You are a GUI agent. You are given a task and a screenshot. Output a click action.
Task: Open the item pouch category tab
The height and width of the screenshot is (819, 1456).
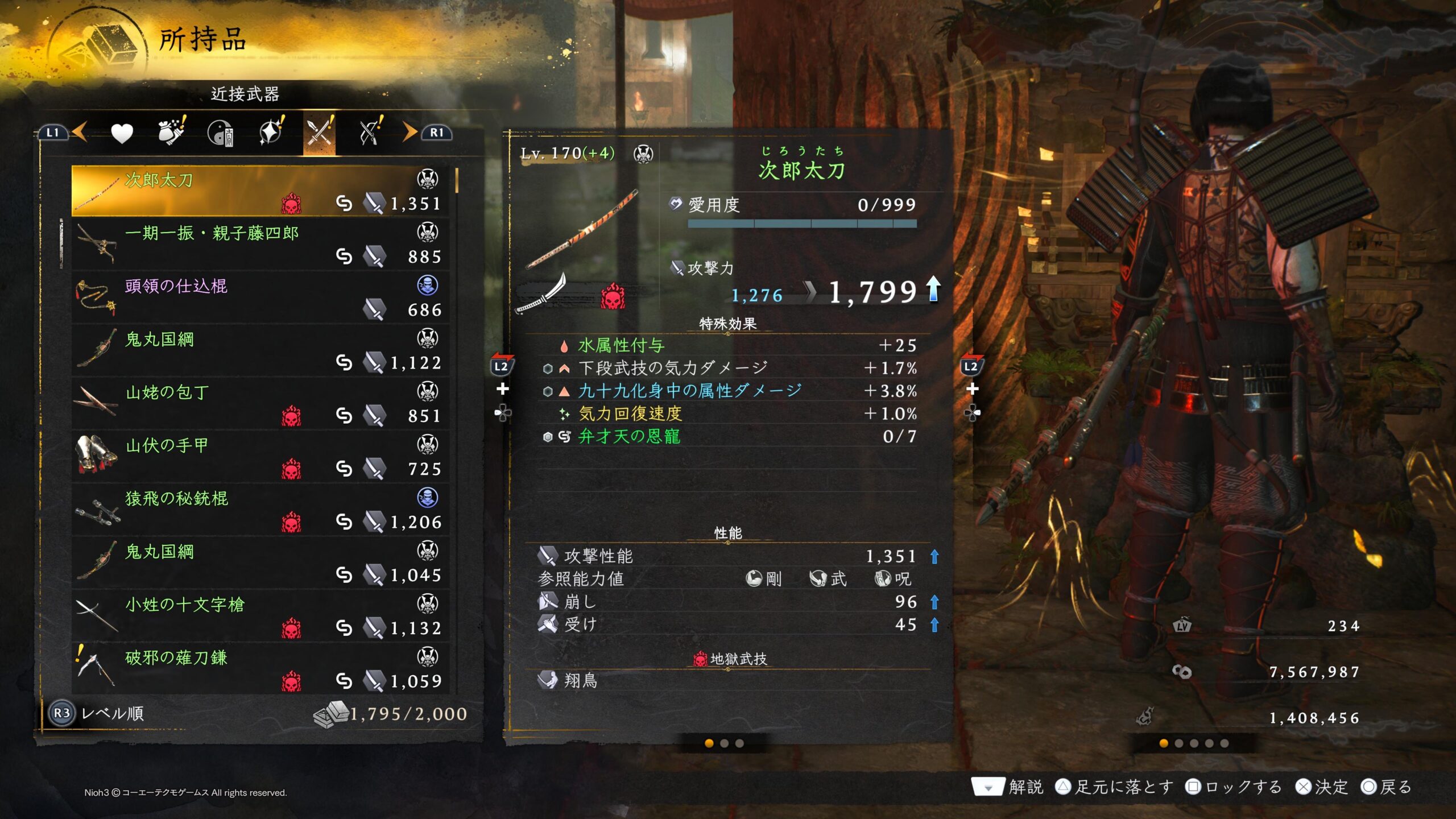click(171, 132)
